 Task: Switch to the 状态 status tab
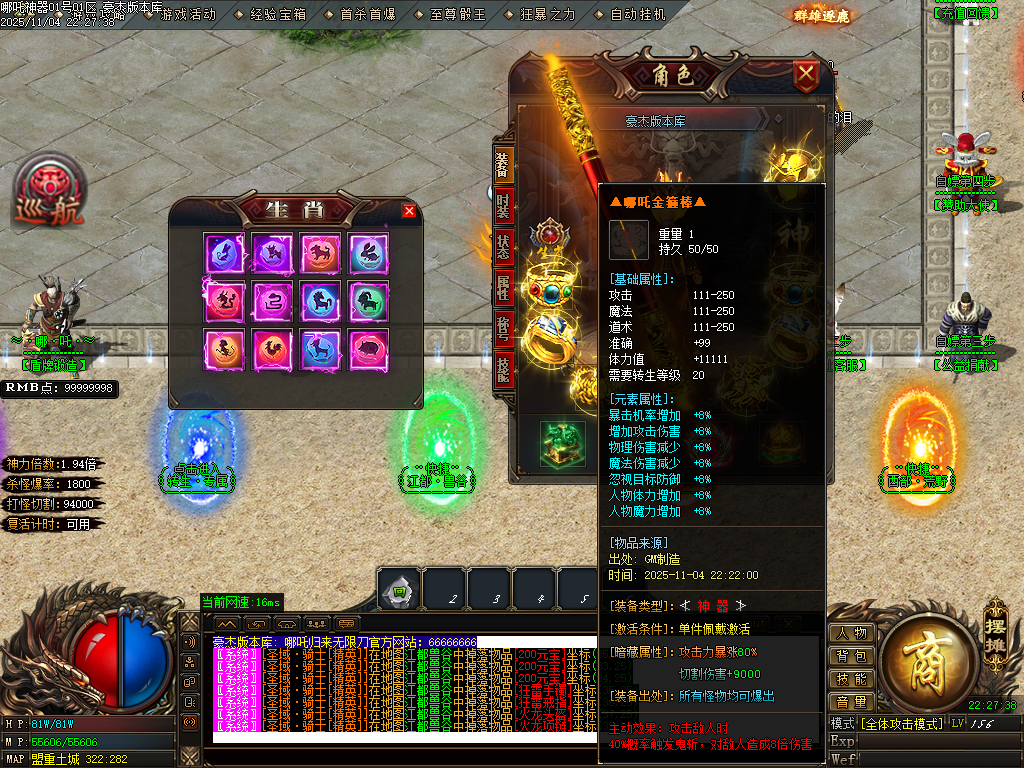(x=503, y=248)
